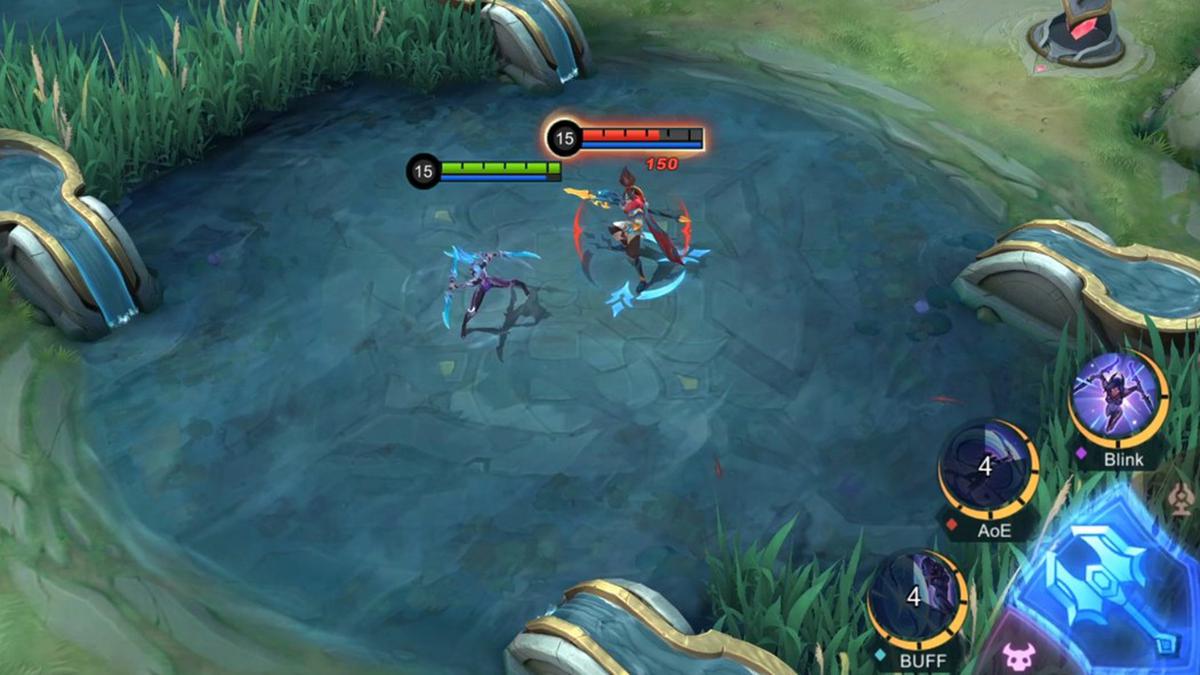Tap the turret-target icon
The image size is (1200, 675).
click(x=1183, y=496)
